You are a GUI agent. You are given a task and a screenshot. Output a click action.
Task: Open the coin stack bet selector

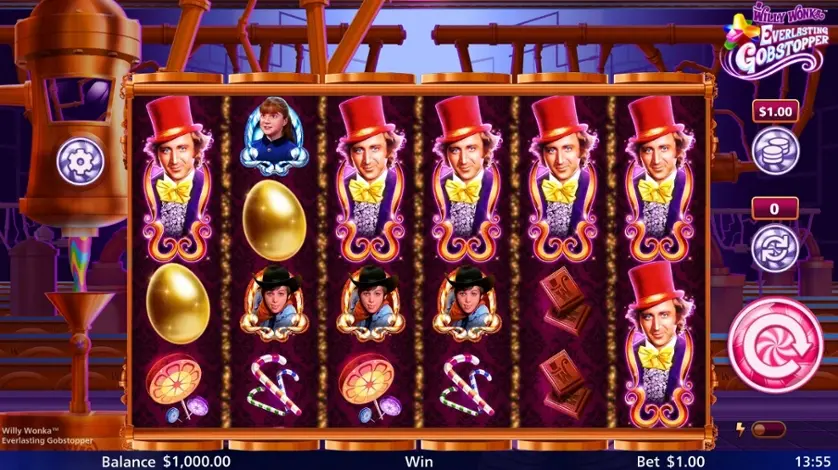[775, 150]
